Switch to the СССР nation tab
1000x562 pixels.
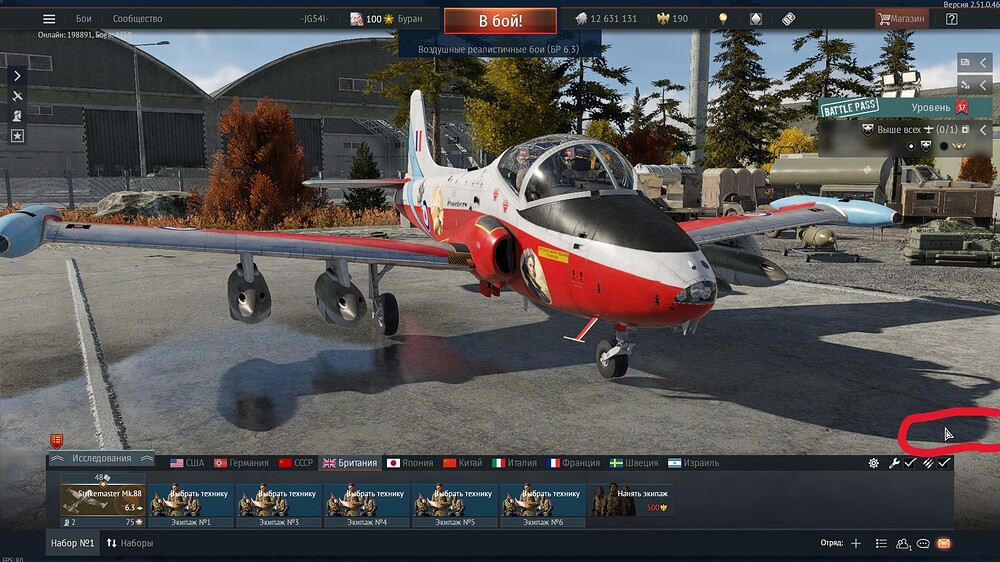point(296,463)
